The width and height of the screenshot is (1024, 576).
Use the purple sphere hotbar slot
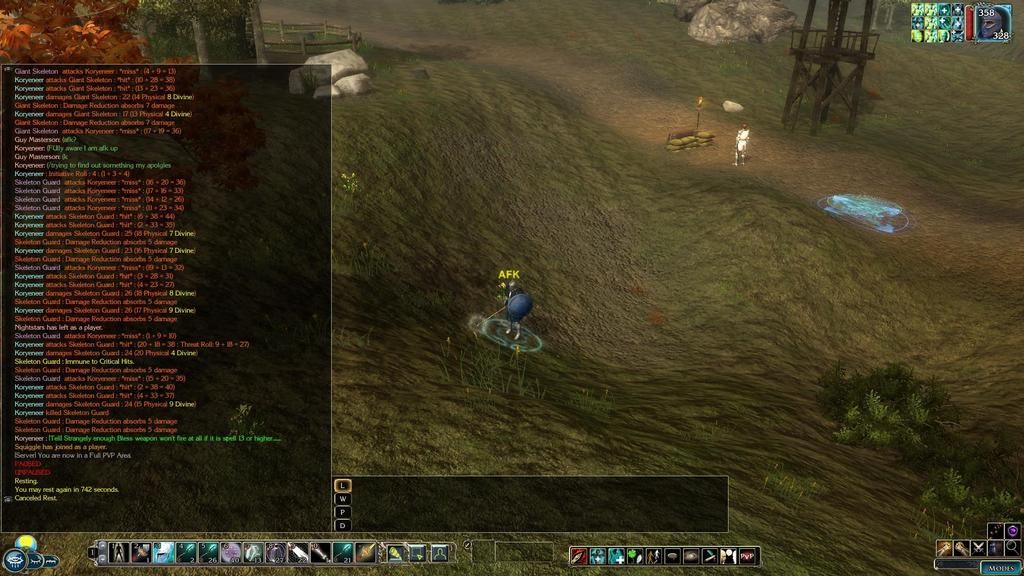(230, 552)
